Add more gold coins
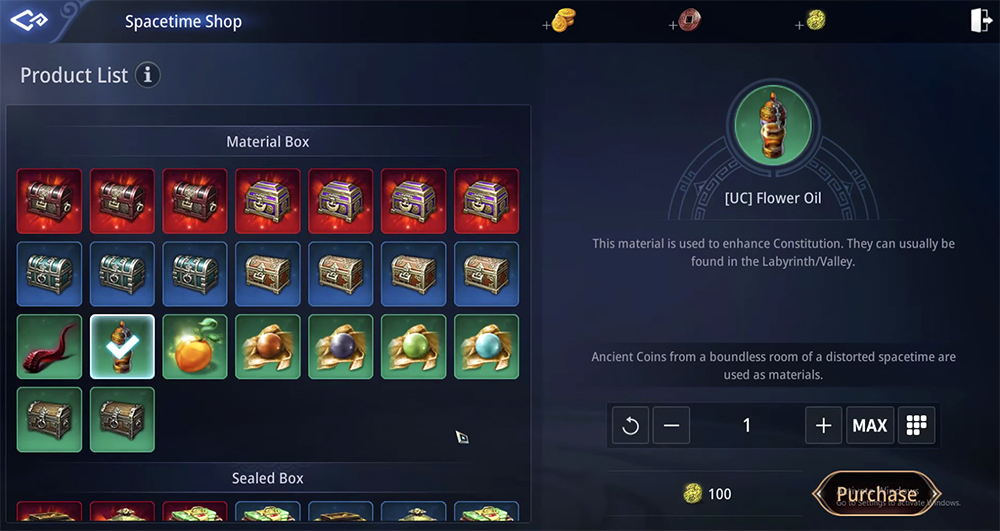1000x531 pixels. (x=559, y=21)
